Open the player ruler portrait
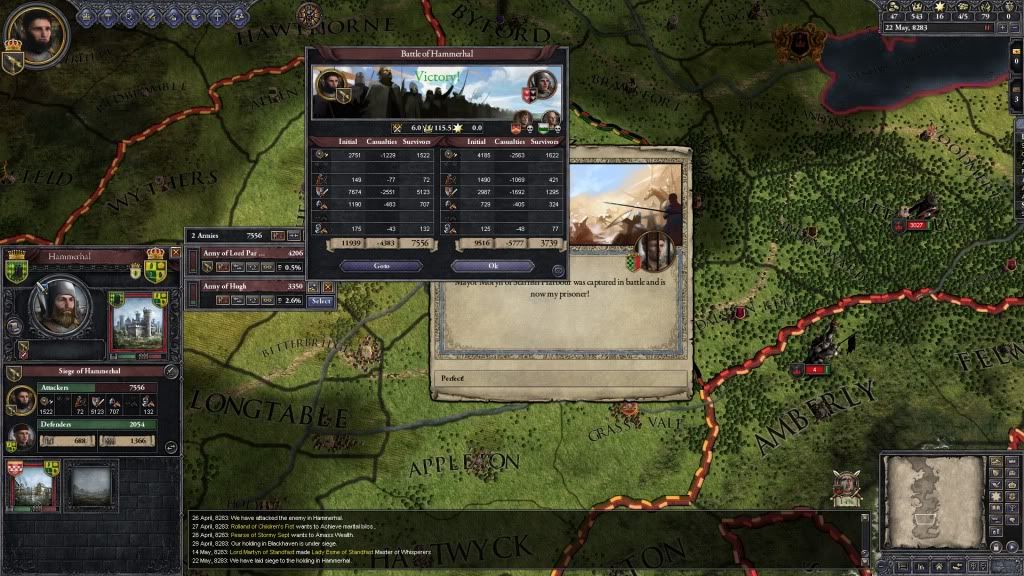1024x576 pixels. (x=37, y=34)
